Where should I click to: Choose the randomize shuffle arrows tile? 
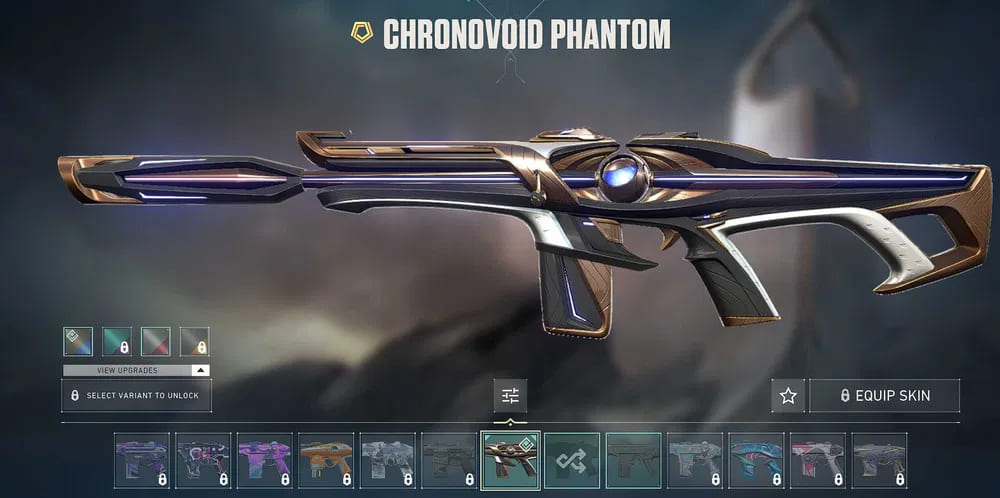click(572, 460)
